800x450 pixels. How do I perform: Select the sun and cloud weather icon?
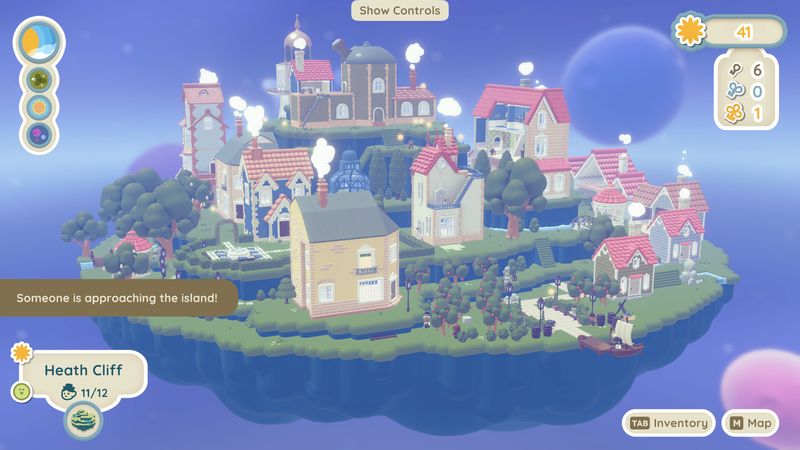[x=38, y=41]
